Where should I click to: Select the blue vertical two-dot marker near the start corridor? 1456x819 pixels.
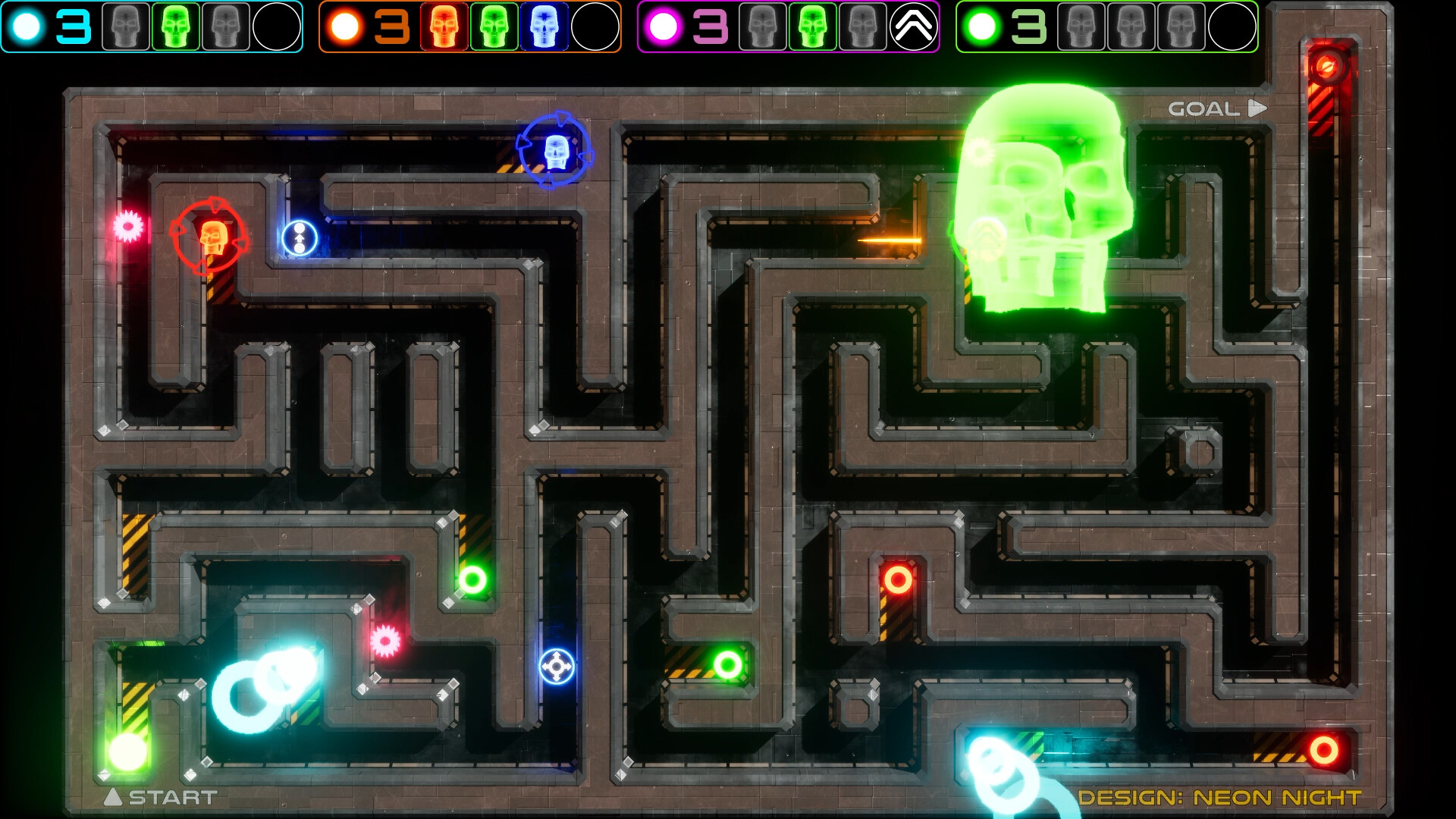pyautogui.click(x=298, y=239)
